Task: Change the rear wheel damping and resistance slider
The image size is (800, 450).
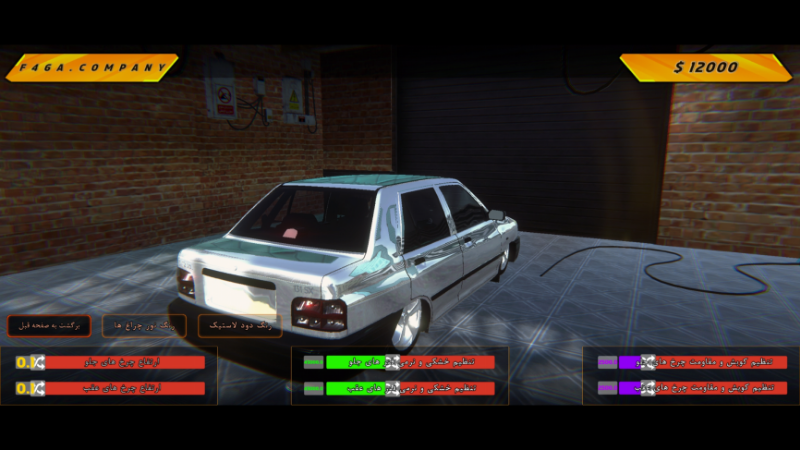Action: click(x=647, y=388)
